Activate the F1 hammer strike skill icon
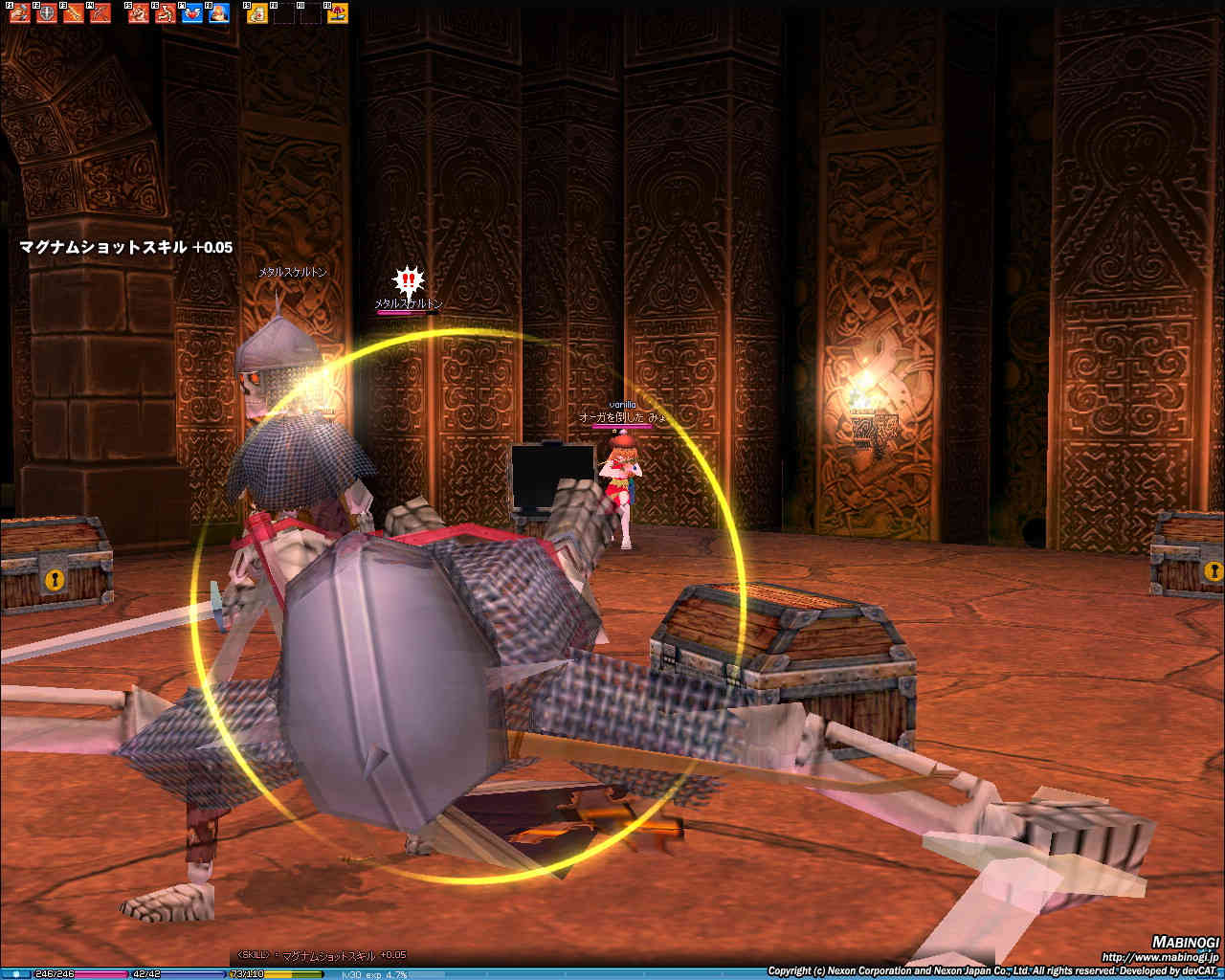The width and height of the screenshot is (1225, 980). (x=19, y=13)
